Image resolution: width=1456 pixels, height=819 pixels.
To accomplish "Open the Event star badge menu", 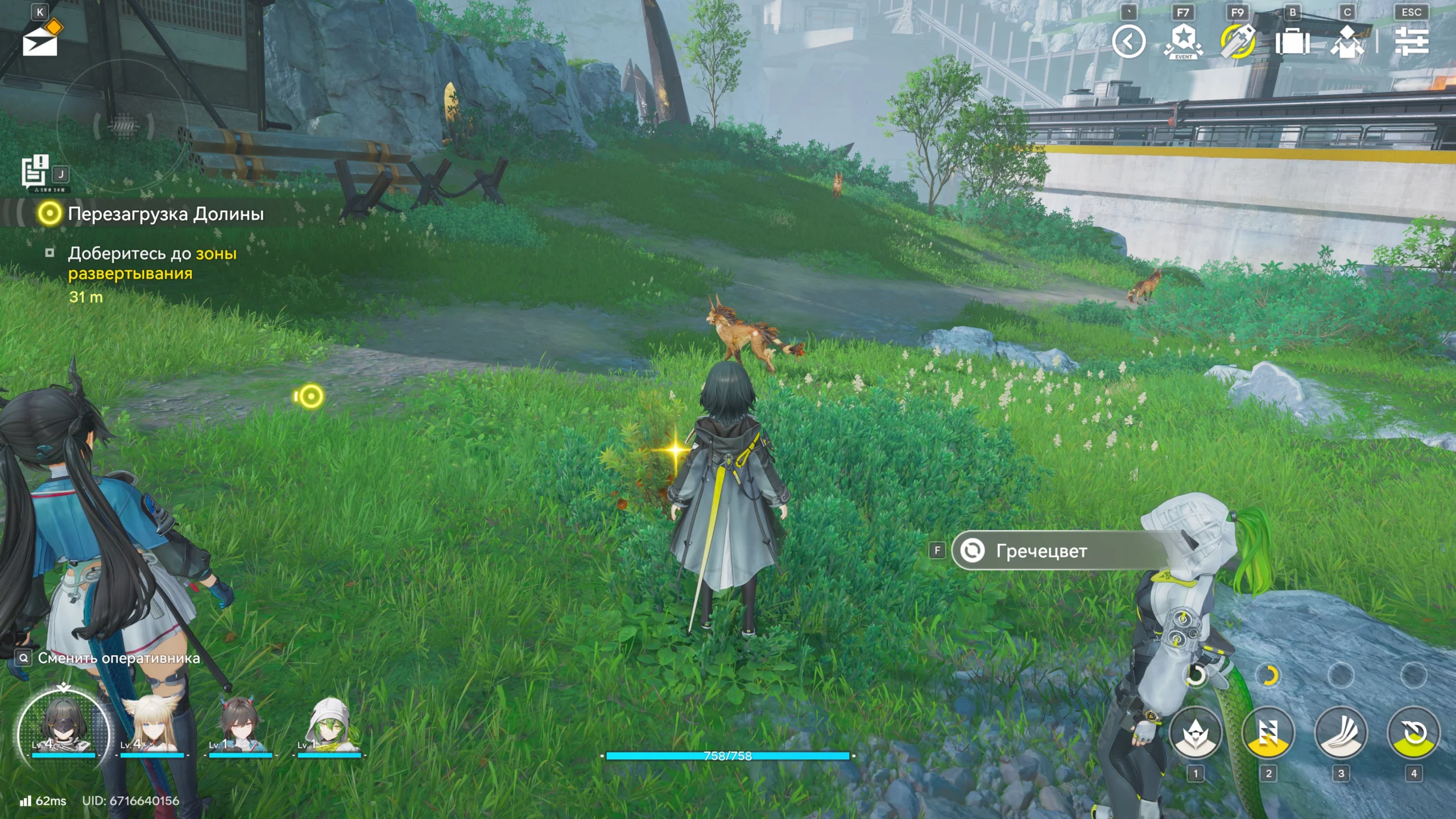I will pos(1183,42).
